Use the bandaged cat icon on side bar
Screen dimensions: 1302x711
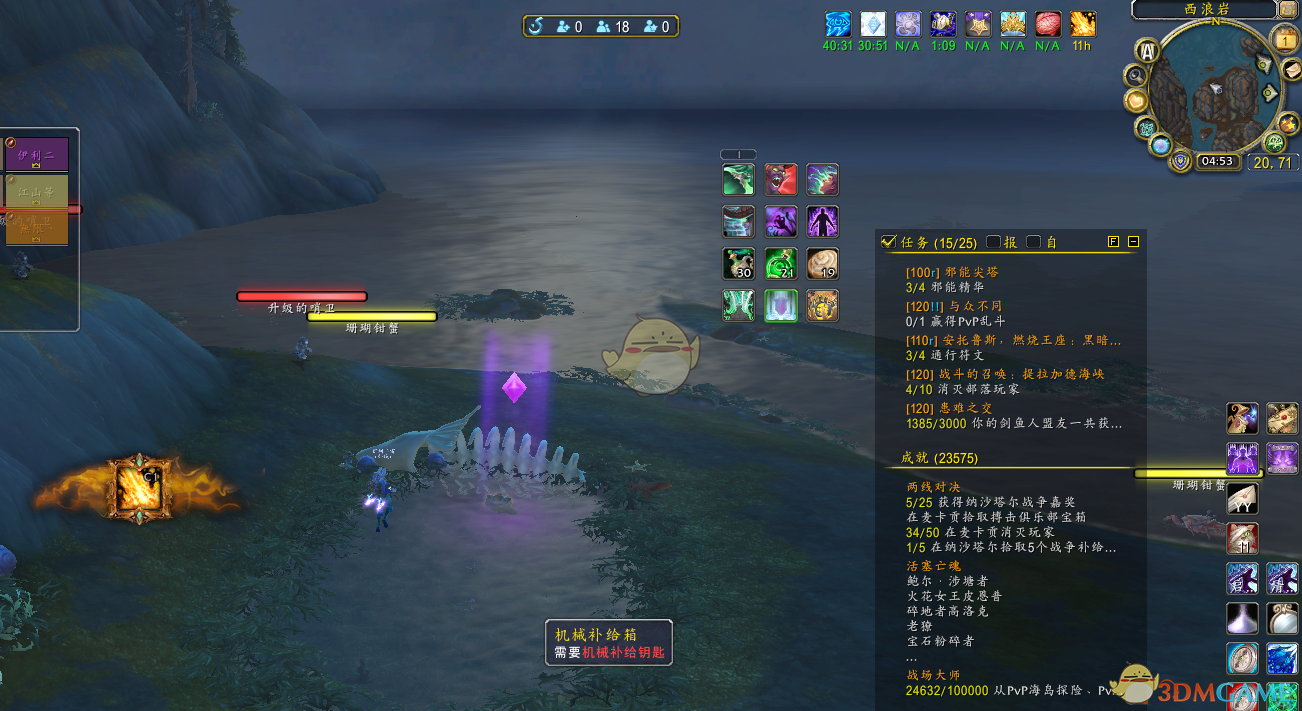click(1243, 538)
